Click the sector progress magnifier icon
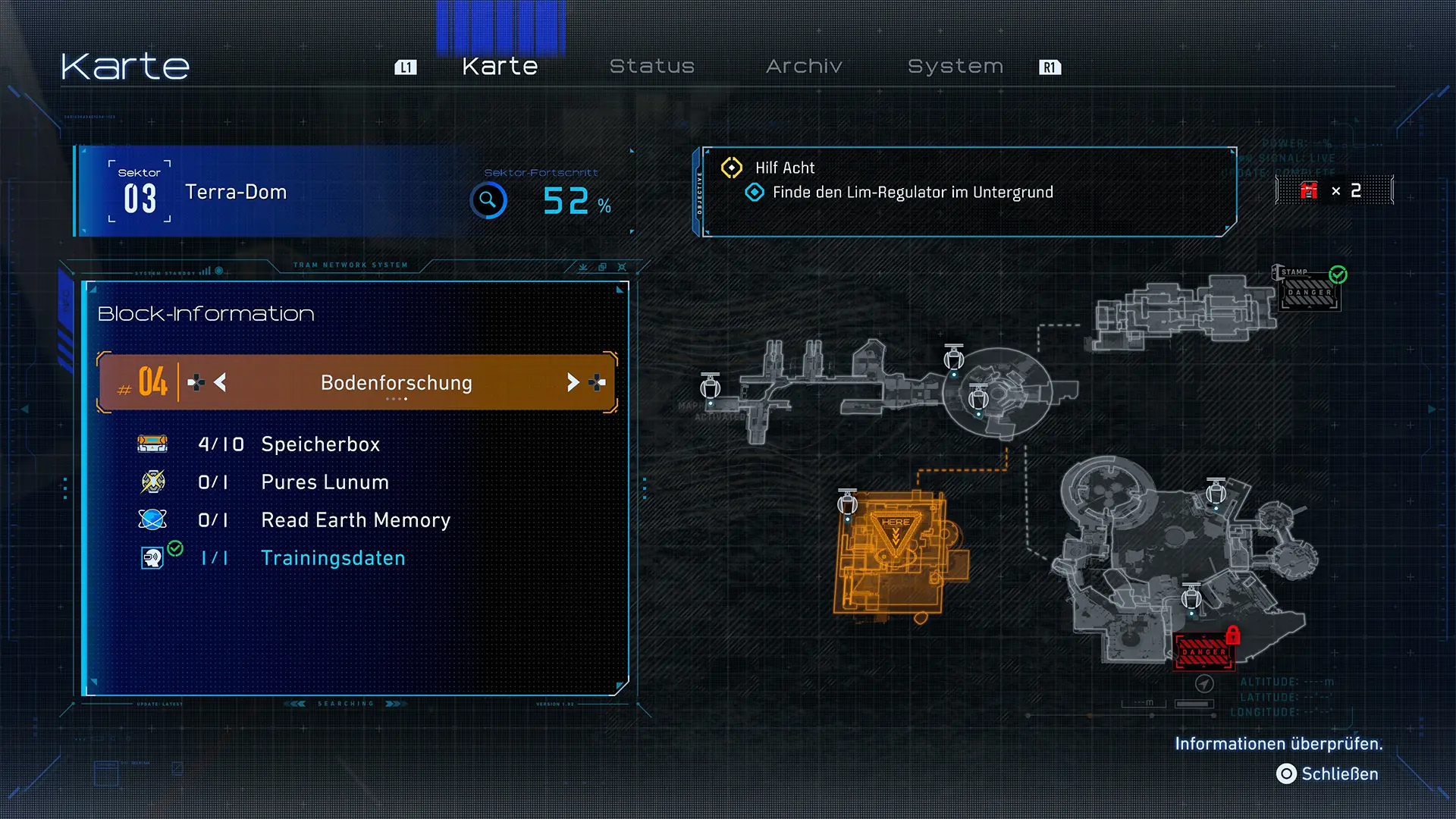The image size is (1456, 819). 488,200
